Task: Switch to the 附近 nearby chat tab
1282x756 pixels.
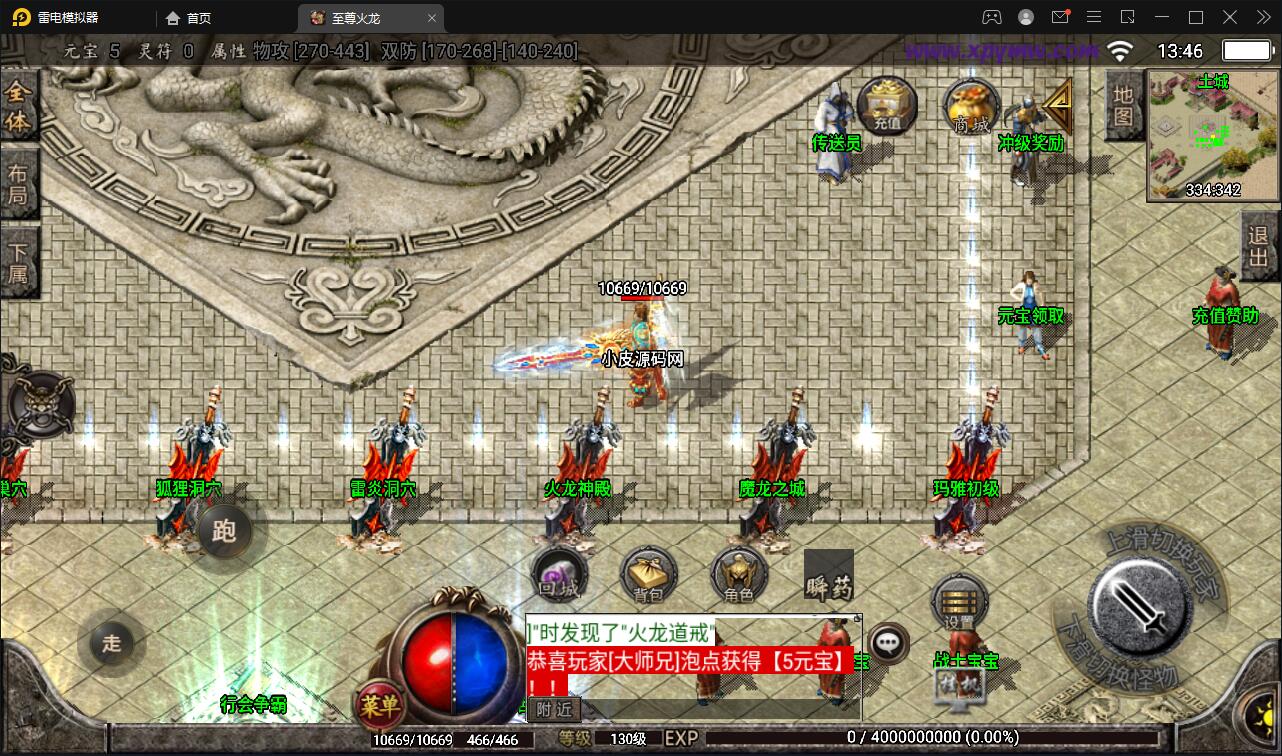Action: (554, 709)
